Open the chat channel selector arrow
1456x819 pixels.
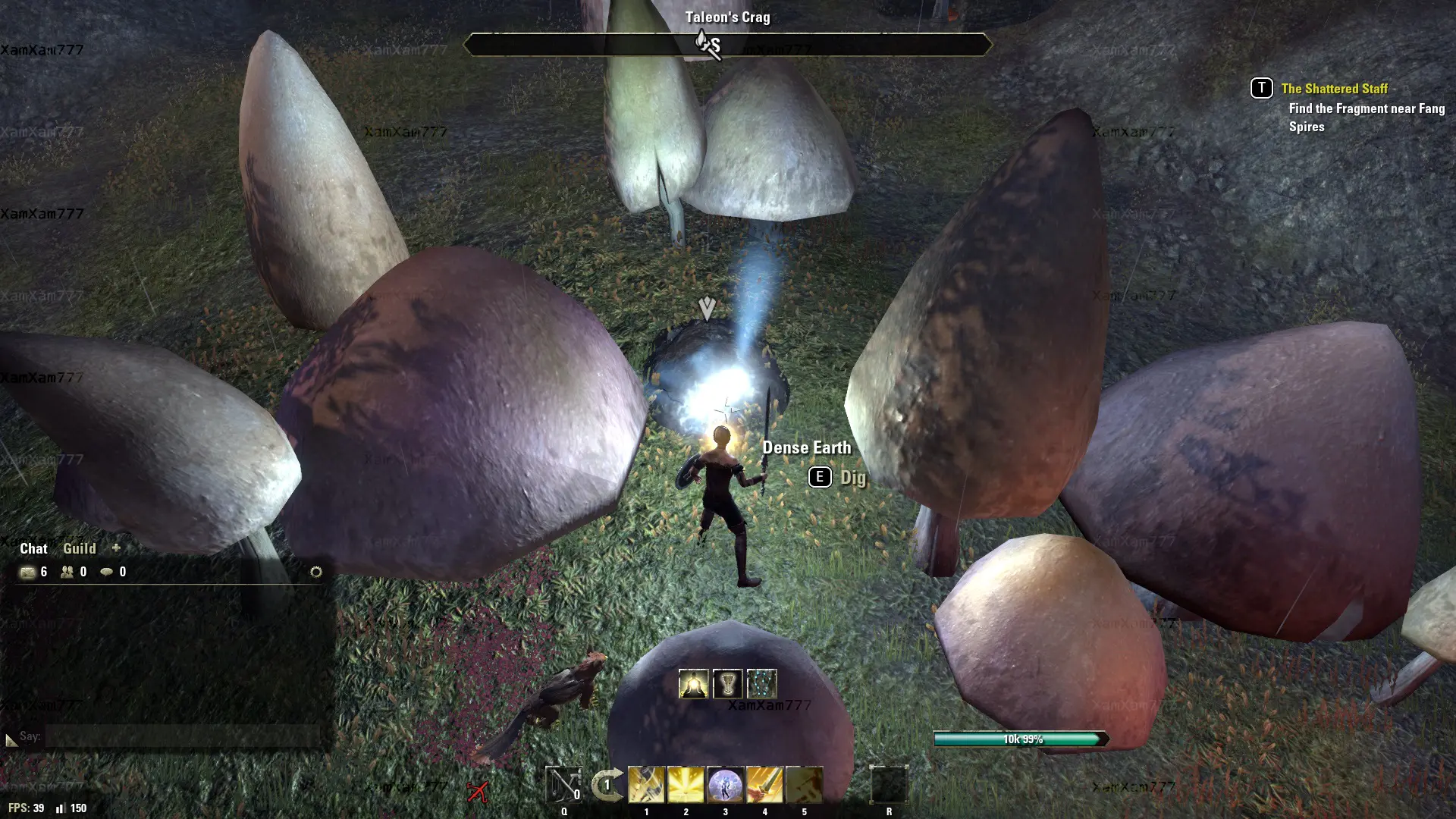pos(11,739)
